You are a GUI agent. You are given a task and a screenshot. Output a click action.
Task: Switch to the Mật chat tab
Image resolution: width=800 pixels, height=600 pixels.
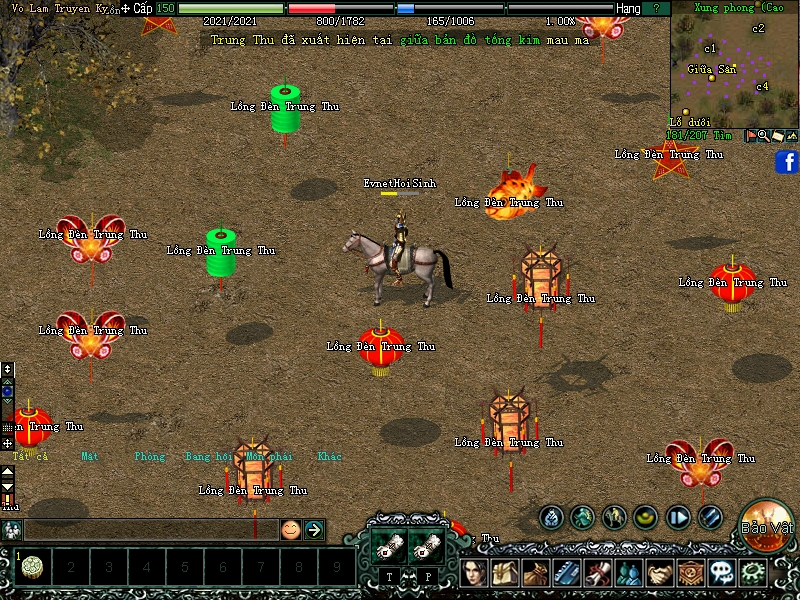(90, 457)
